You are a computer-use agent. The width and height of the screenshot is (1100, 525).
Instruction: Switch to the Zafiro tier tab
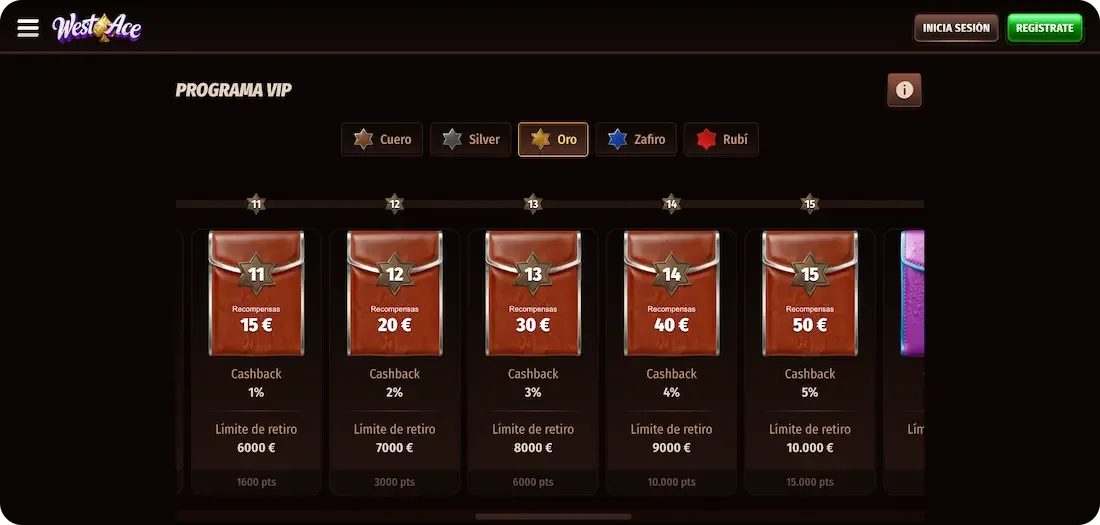pos(637,140)
